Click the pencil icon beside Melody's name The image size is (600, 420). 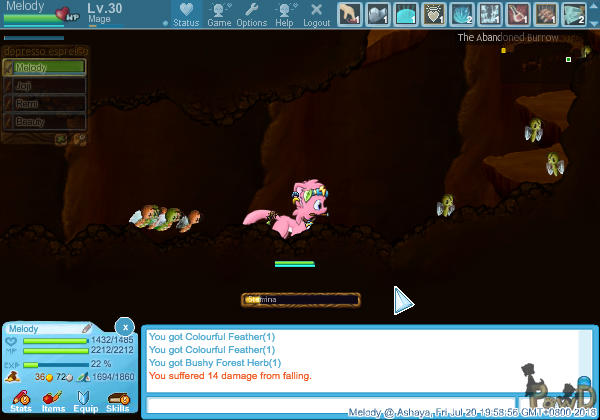point(87,328)
